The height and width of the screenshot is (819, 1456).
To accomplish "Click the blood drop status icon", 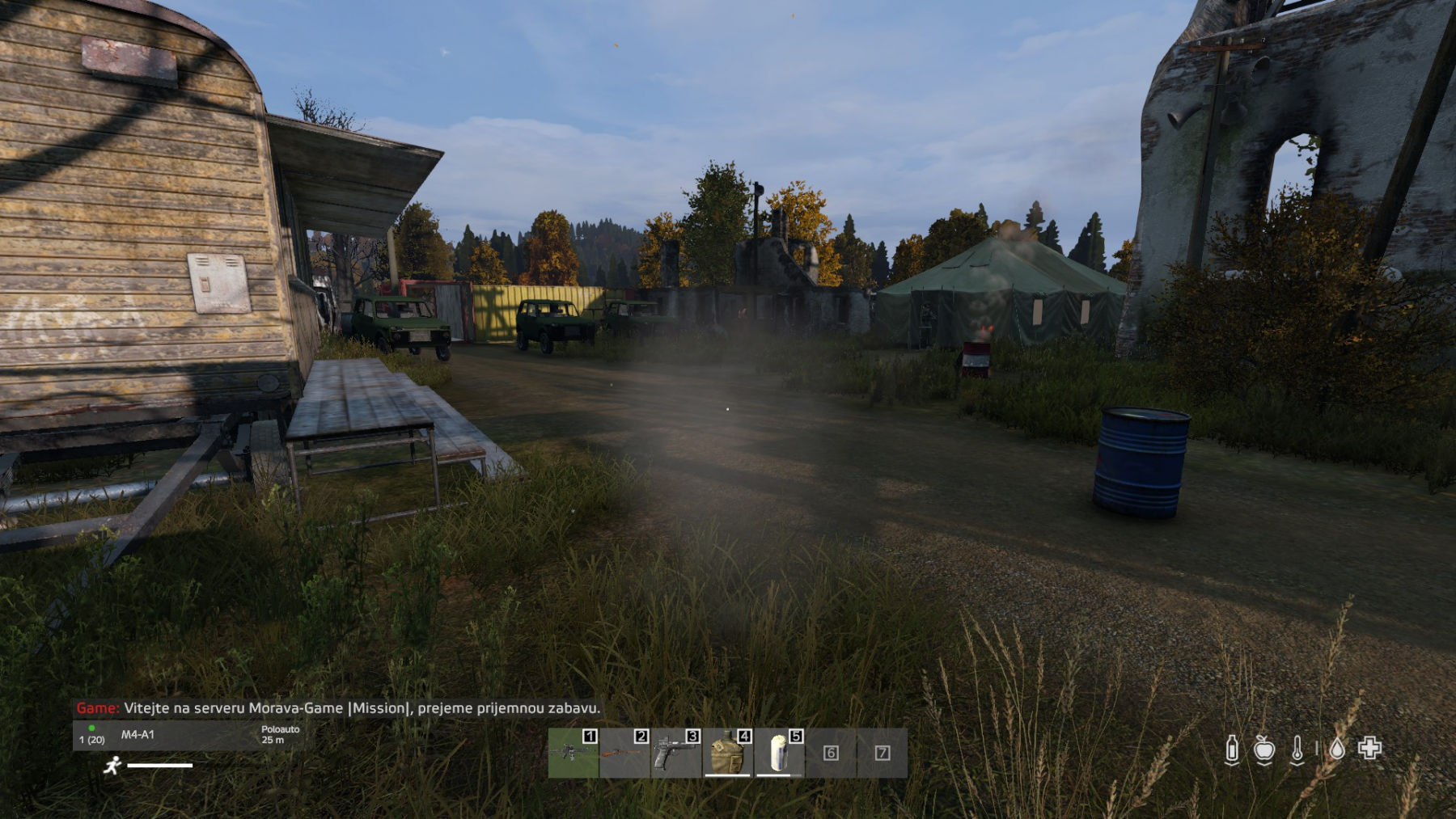I will 1337,749.
